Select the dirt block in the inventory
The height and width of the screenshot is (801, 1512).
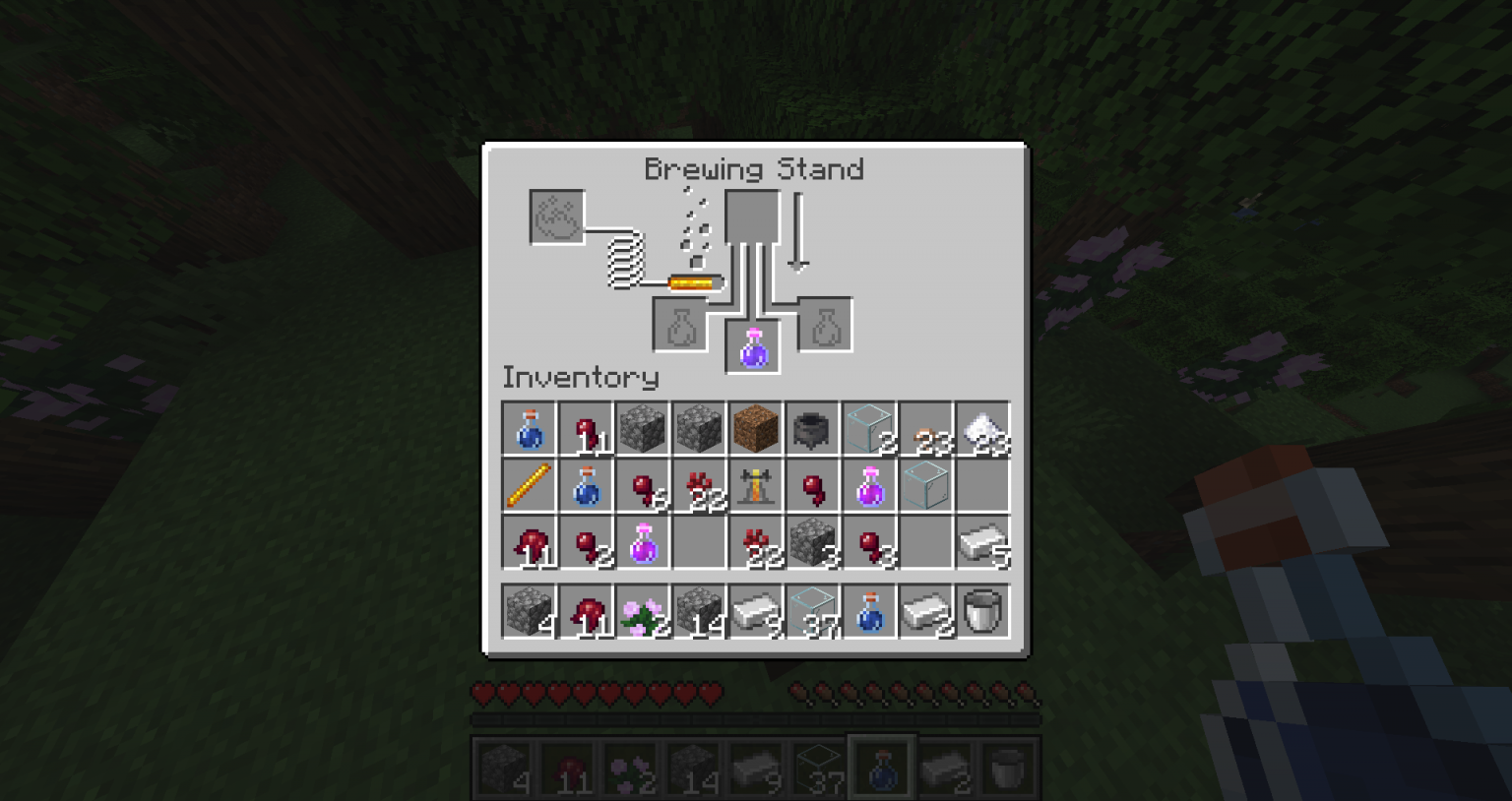(756, 428)
